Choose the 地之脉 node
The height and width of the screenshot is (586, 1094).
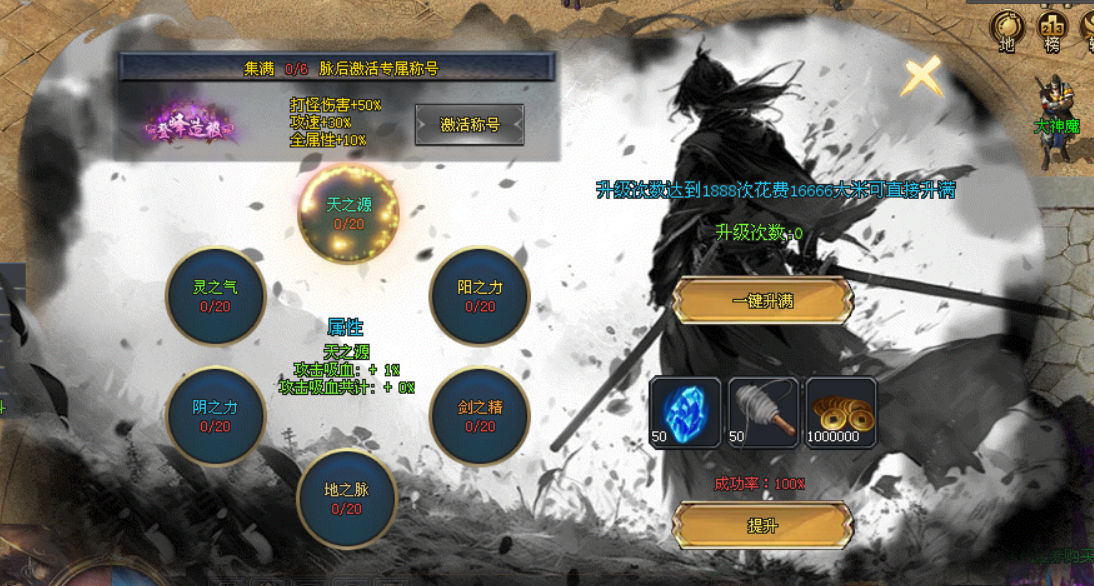coord(347,499)
